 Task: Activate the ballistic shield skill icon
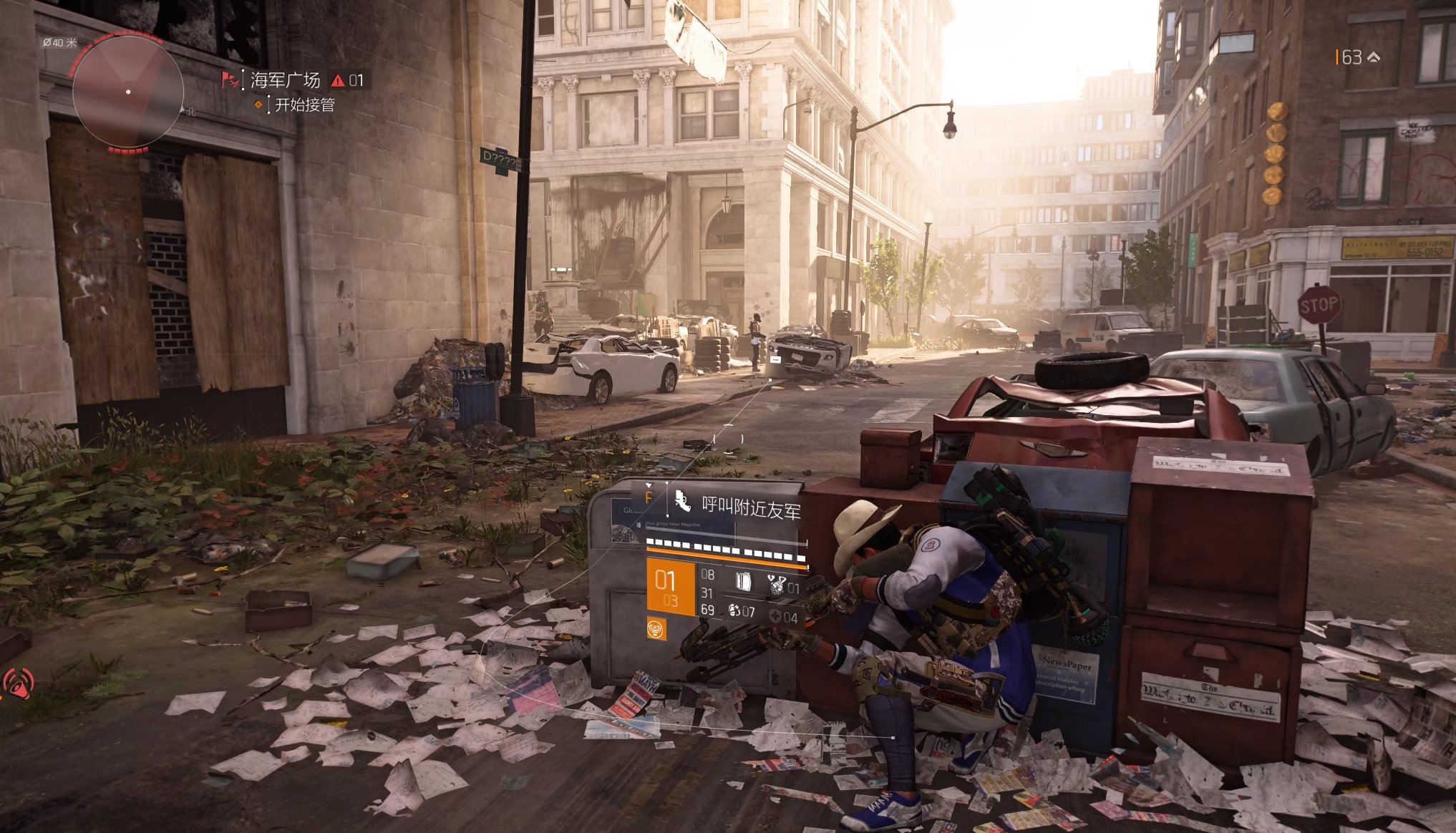[x=744, y=582]
